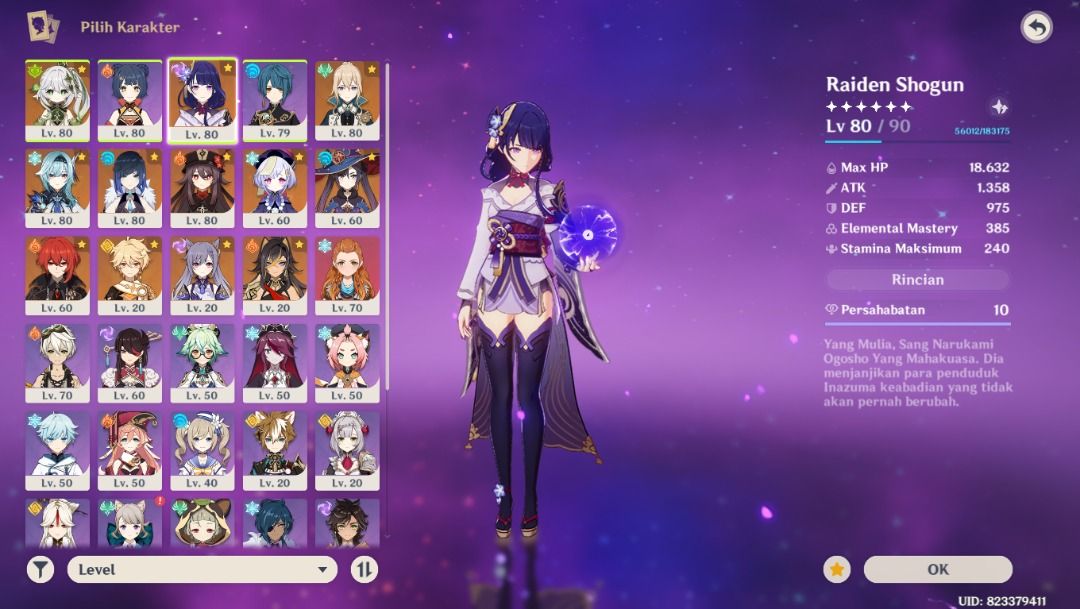
Task: Pick Noelle's character card
Action: (347, 449)
